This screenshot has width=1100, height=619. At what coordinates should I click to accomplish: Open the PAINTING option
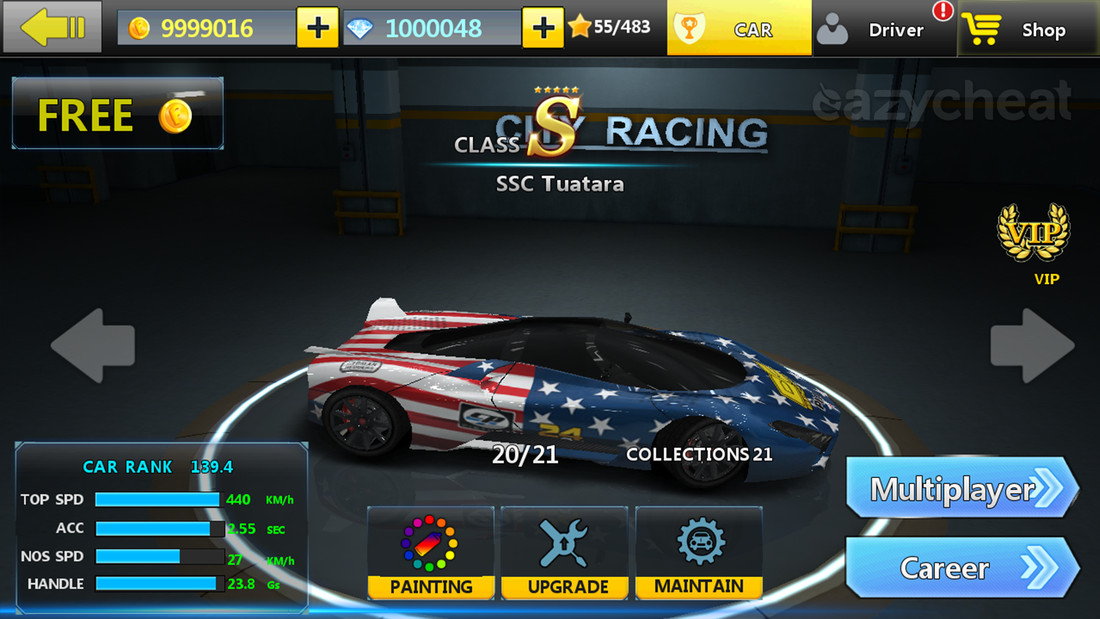pyautogui.click(x=431, y=553)
